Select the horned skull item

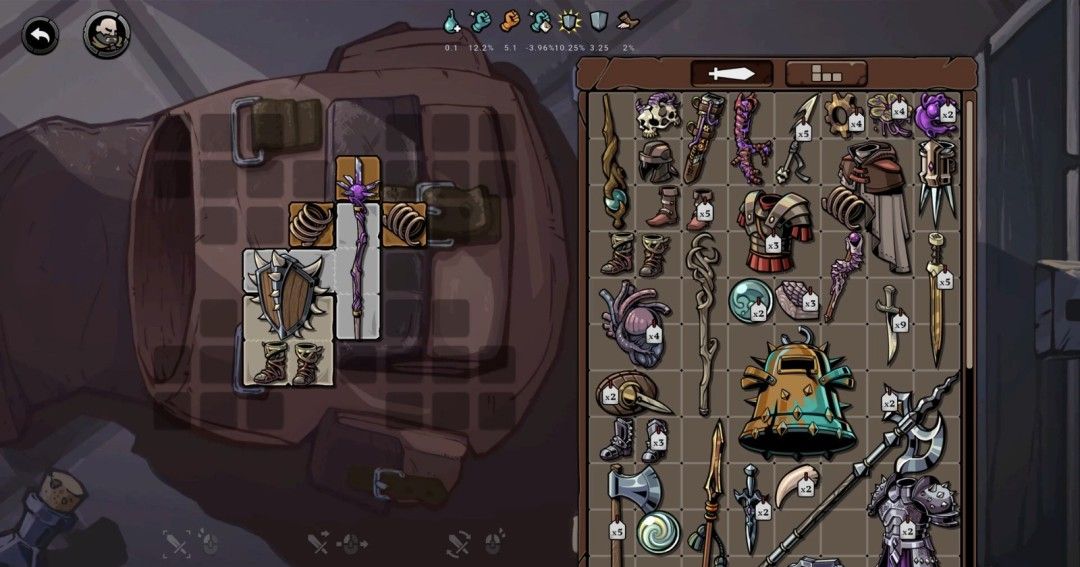[x=656, y=116]
